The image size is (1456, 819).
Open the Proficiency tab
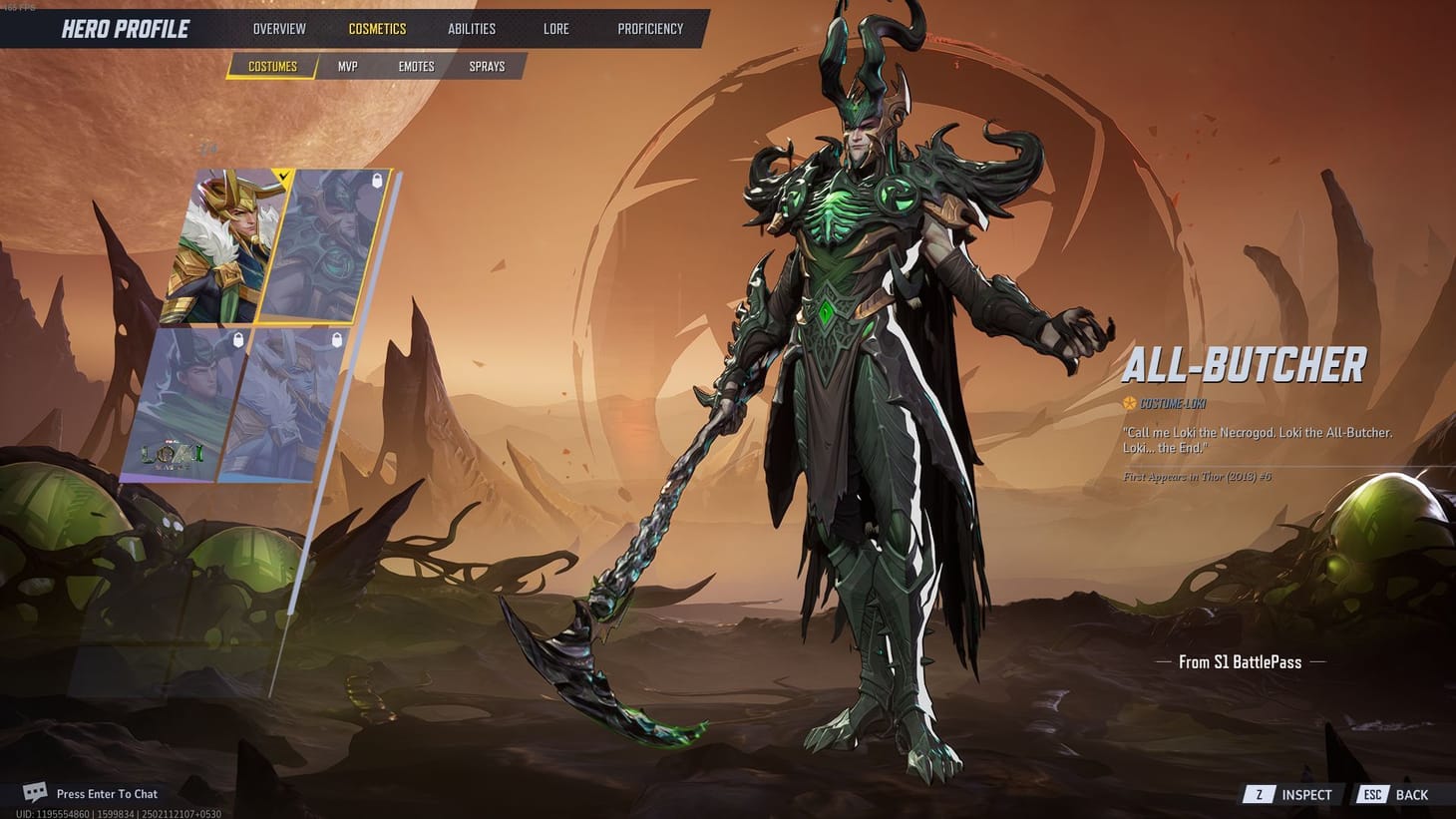[x=650, y=28]
